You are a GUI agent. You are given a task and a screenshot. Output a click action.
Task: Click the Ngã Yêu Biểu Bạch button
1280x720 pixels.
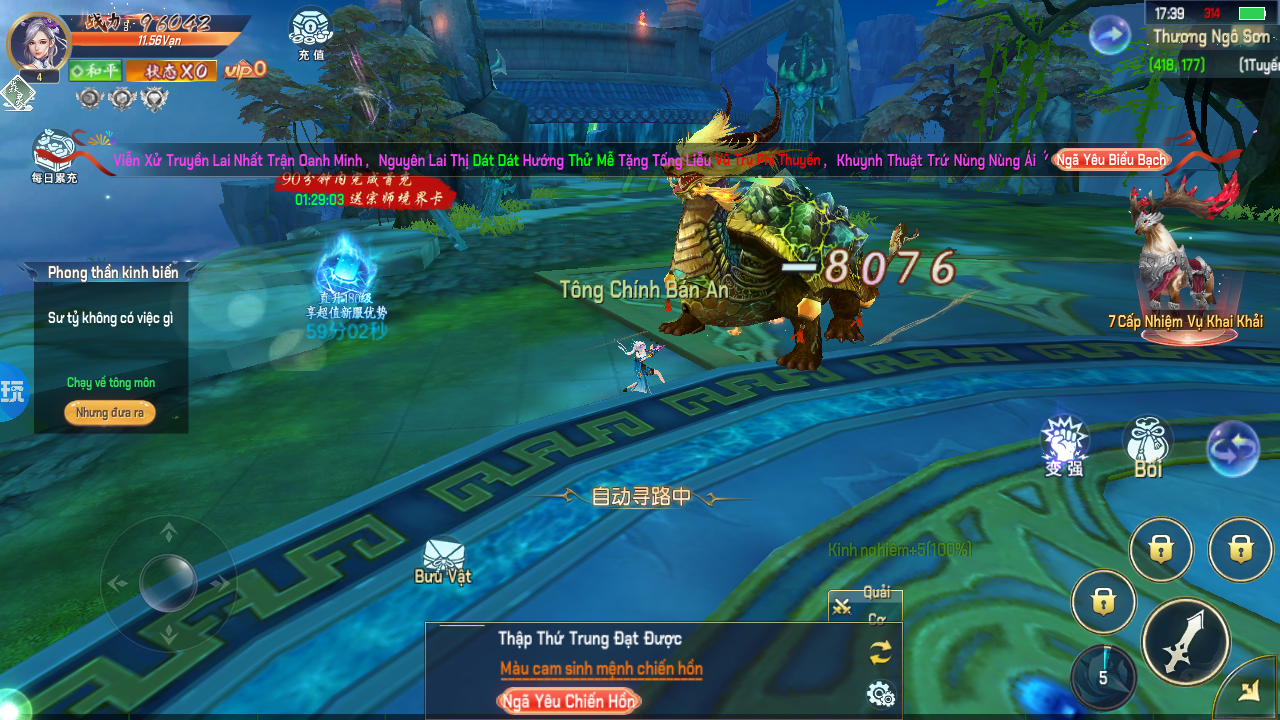point(1111,160)
